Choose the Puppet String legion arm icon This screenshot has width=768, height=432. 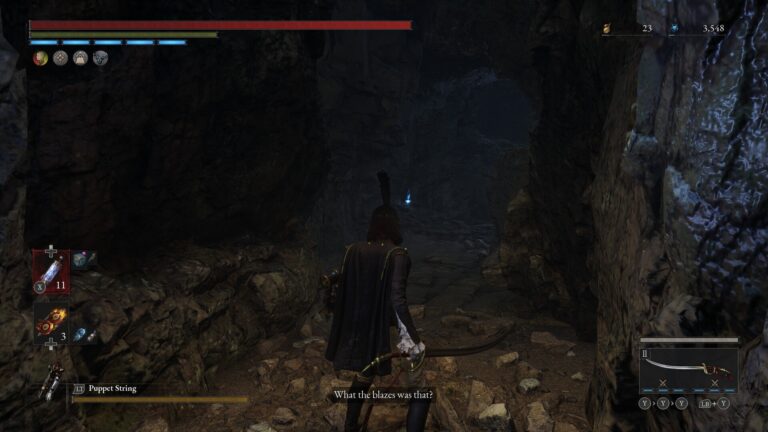coord(48,386)
